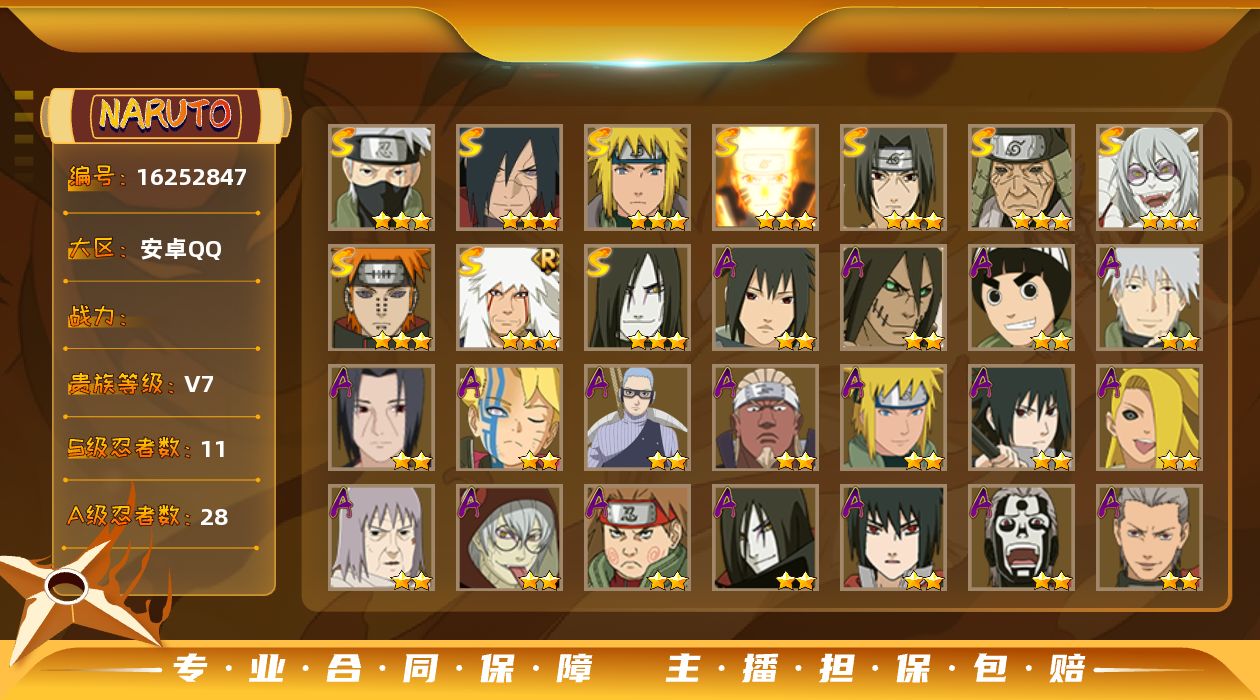The image size is (1260, 700).
Task: Choose the S-rank Madara portrait
Action: click(x=510, y=178)
